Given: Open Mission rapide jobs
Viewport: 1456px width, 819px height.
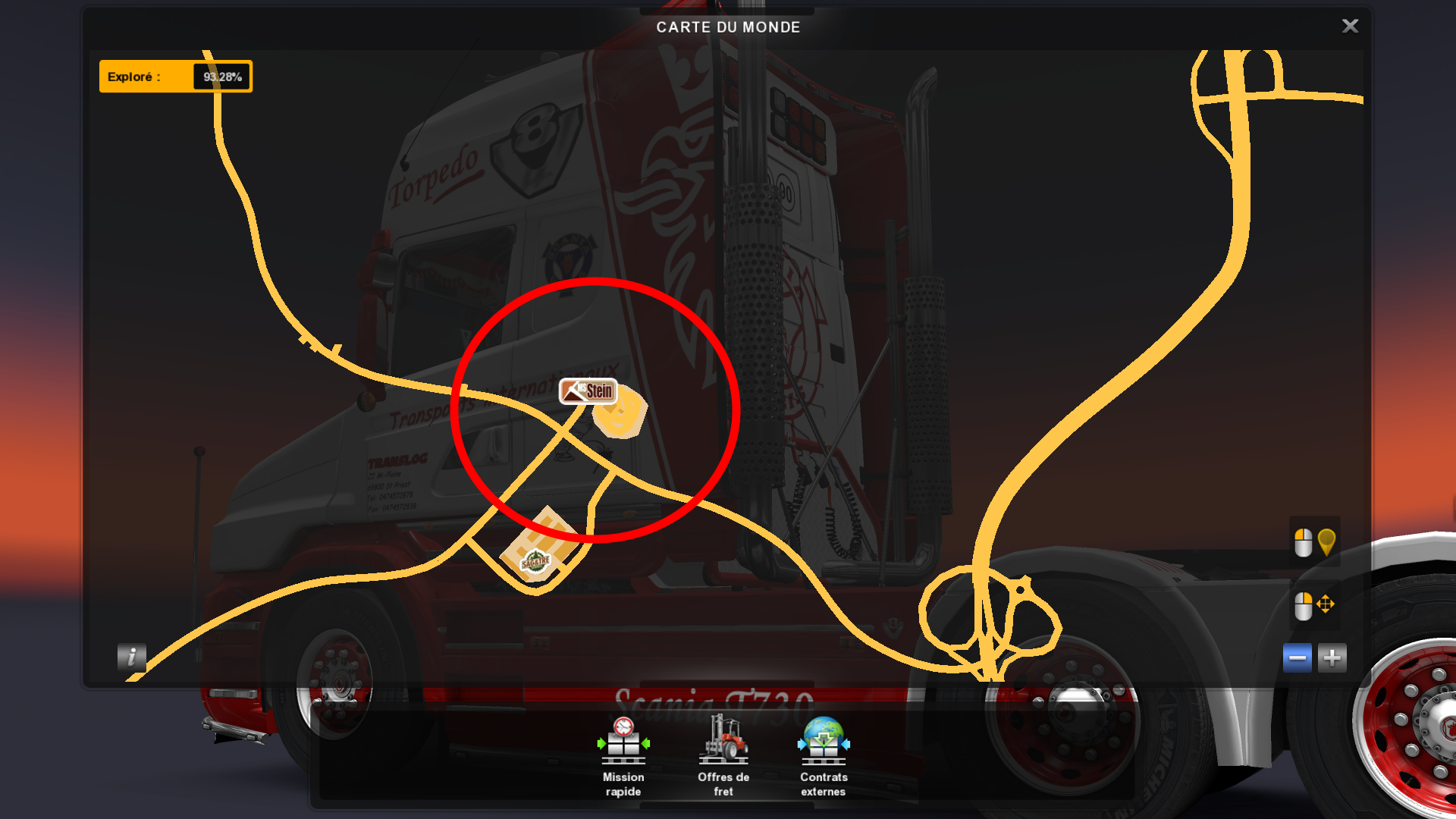Looking at the screenshot, I should click(x=623, y=756).
